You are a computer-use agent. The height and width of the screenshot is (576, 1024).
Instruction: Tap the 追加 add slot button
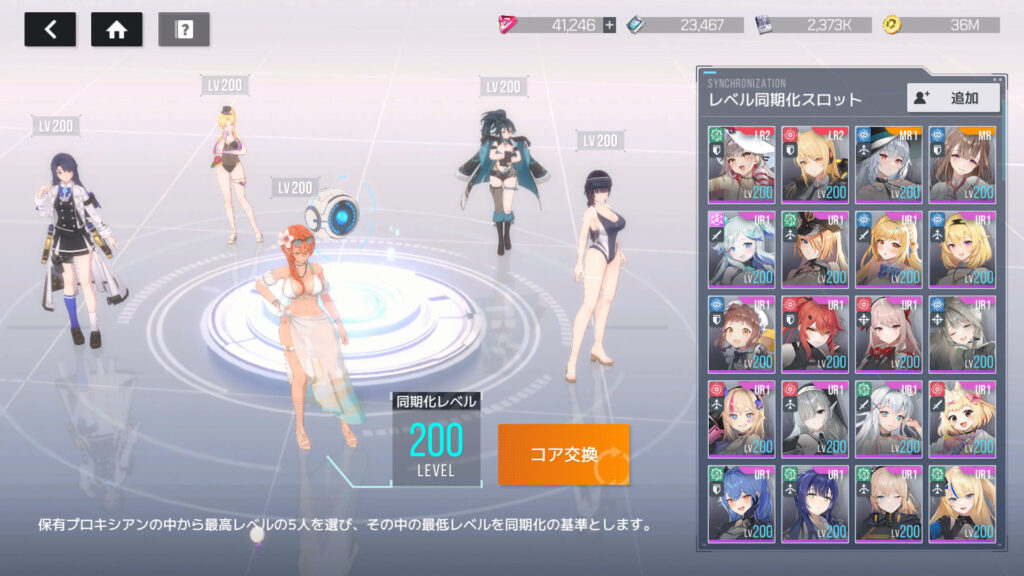pyautogui.click(x=953, y=97)
